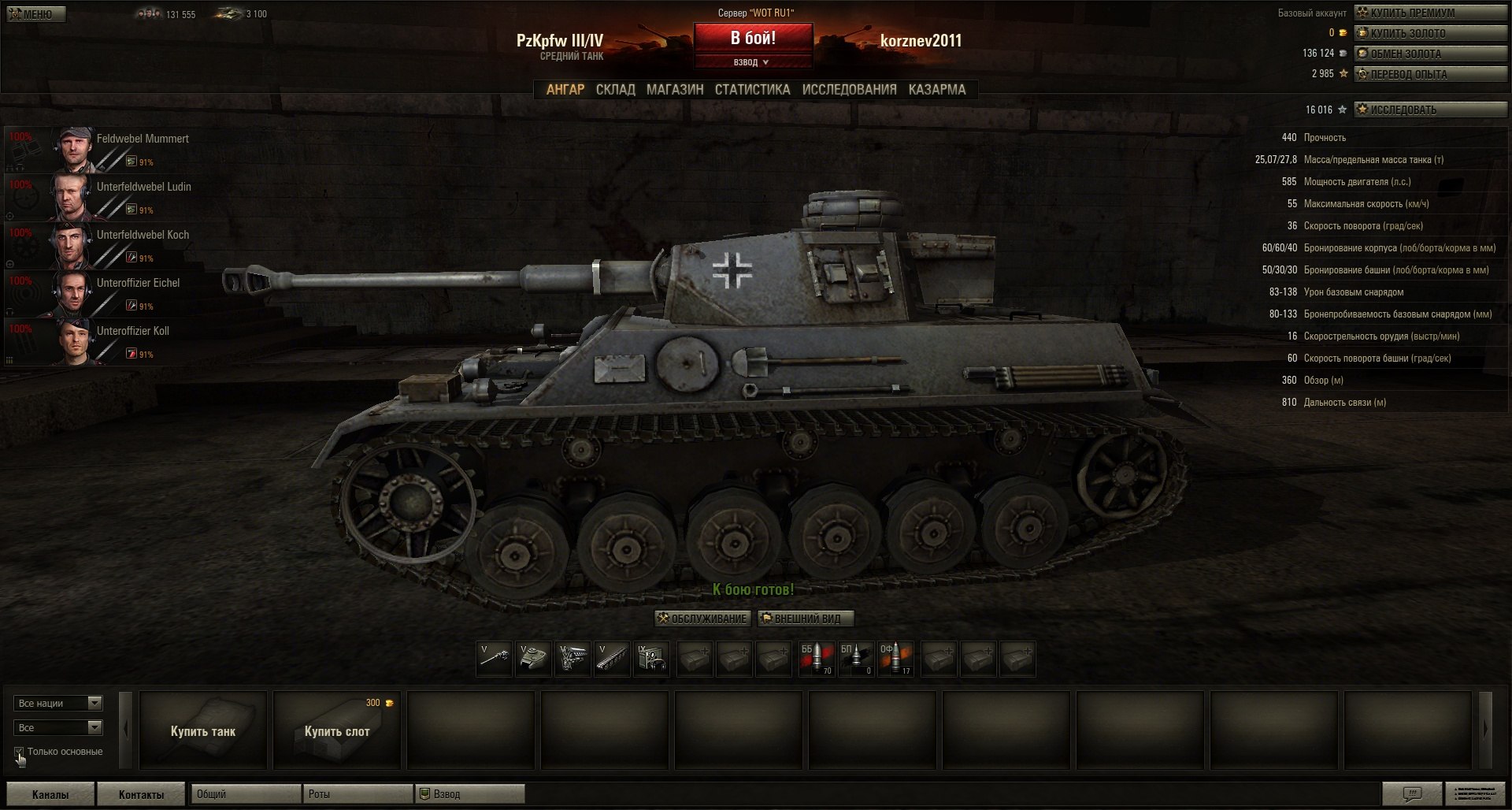The image size is (1512, 810).
Task: Open ОБМЕН ЗОЛОТА exchange
Action: click(x=1429, y=54)
